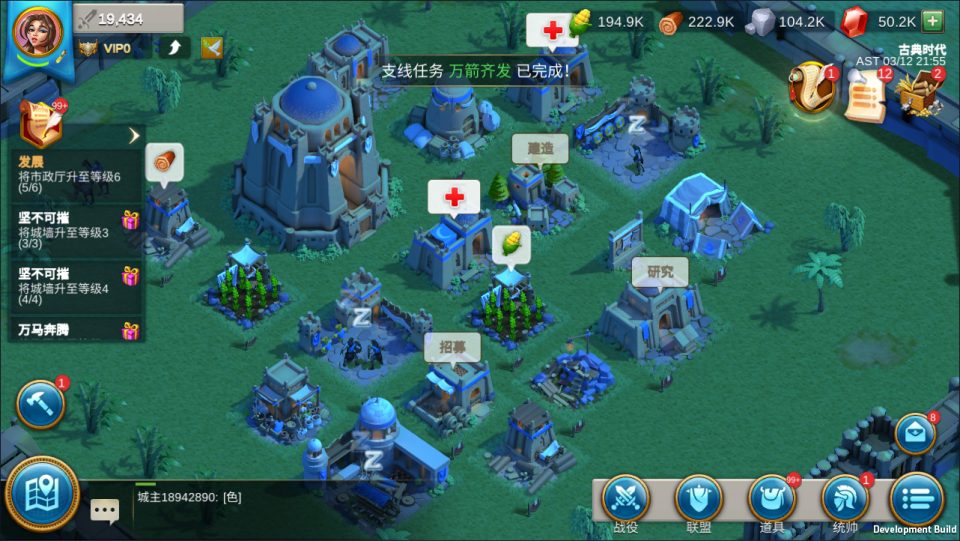
Task: Tap the 建造 build bubble
Action: [540, 150]
